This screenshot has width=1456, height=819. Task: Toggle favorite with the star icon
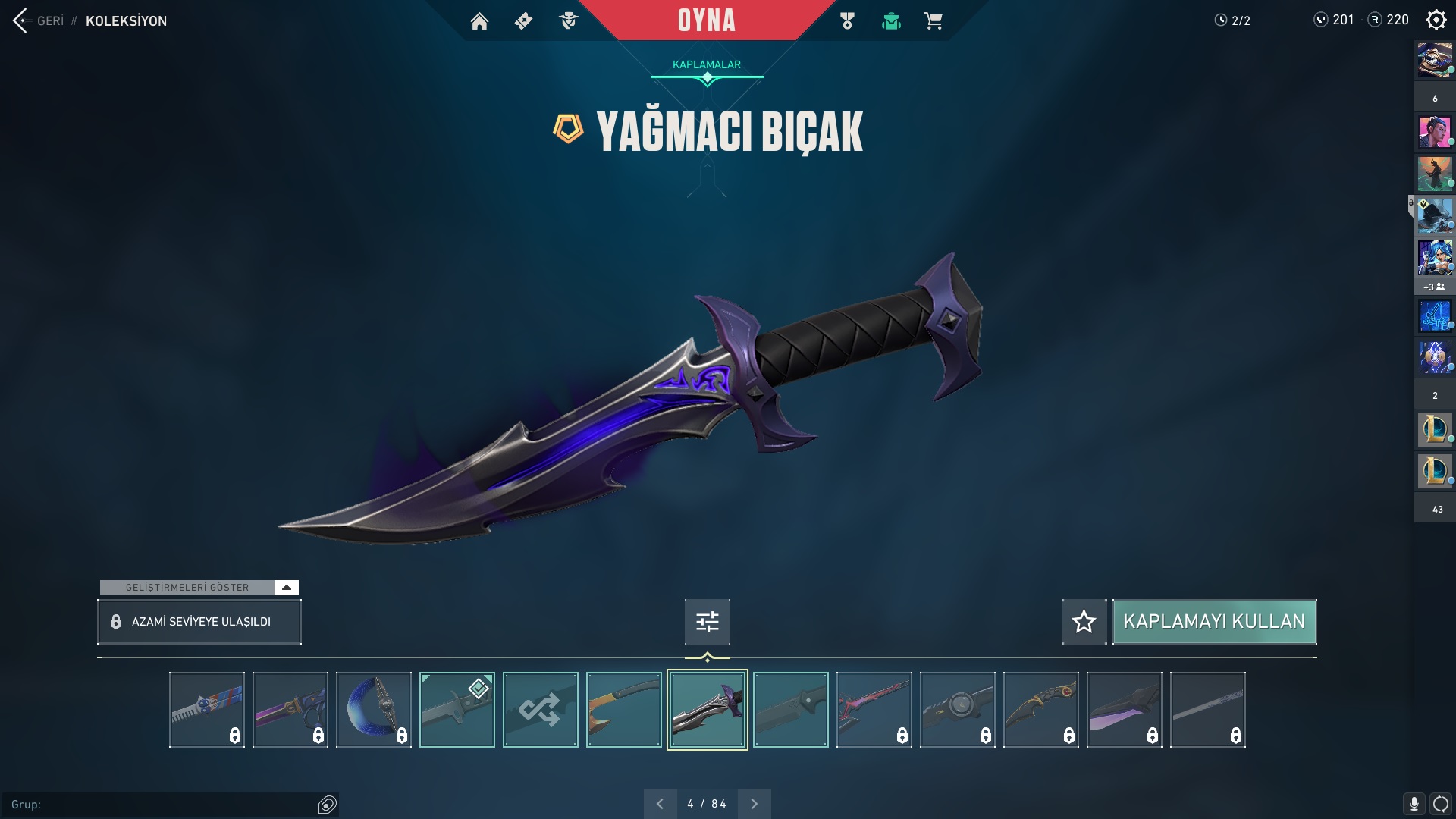[1084, 621]
